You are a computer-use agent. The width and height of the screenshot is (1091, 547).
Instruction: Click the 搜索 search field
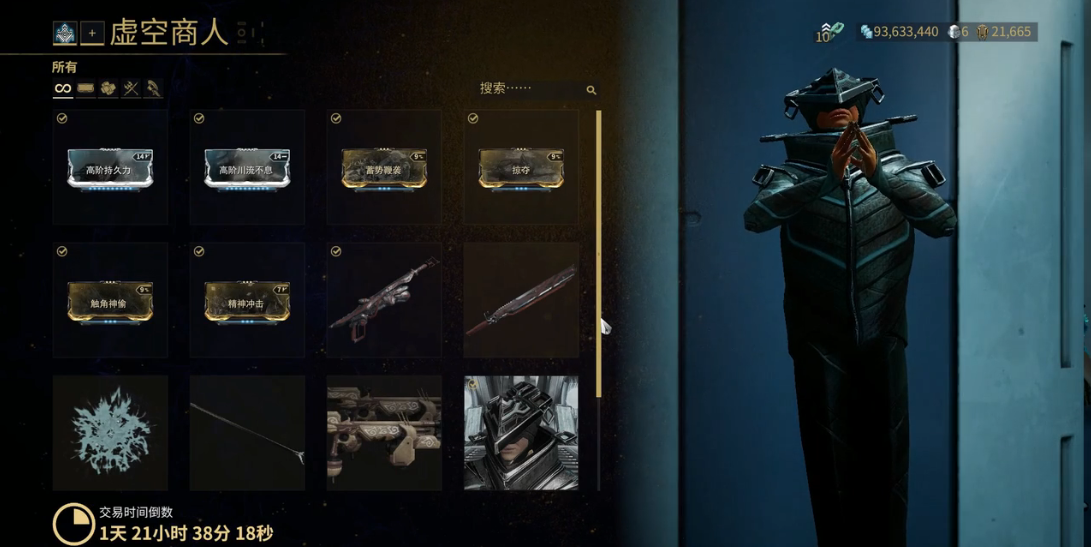530,89
